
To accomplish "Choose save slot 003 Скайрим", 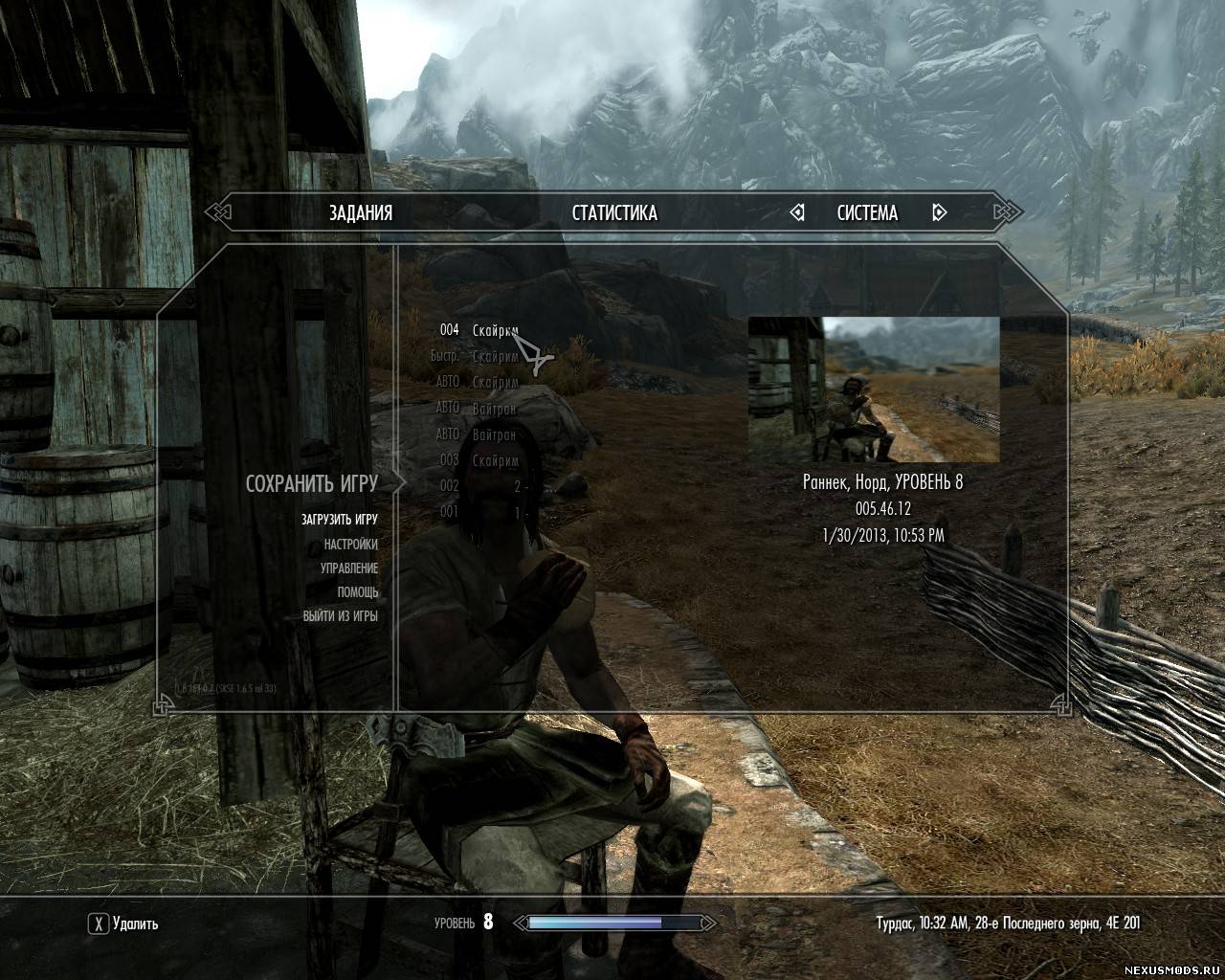I will point(479,460).
